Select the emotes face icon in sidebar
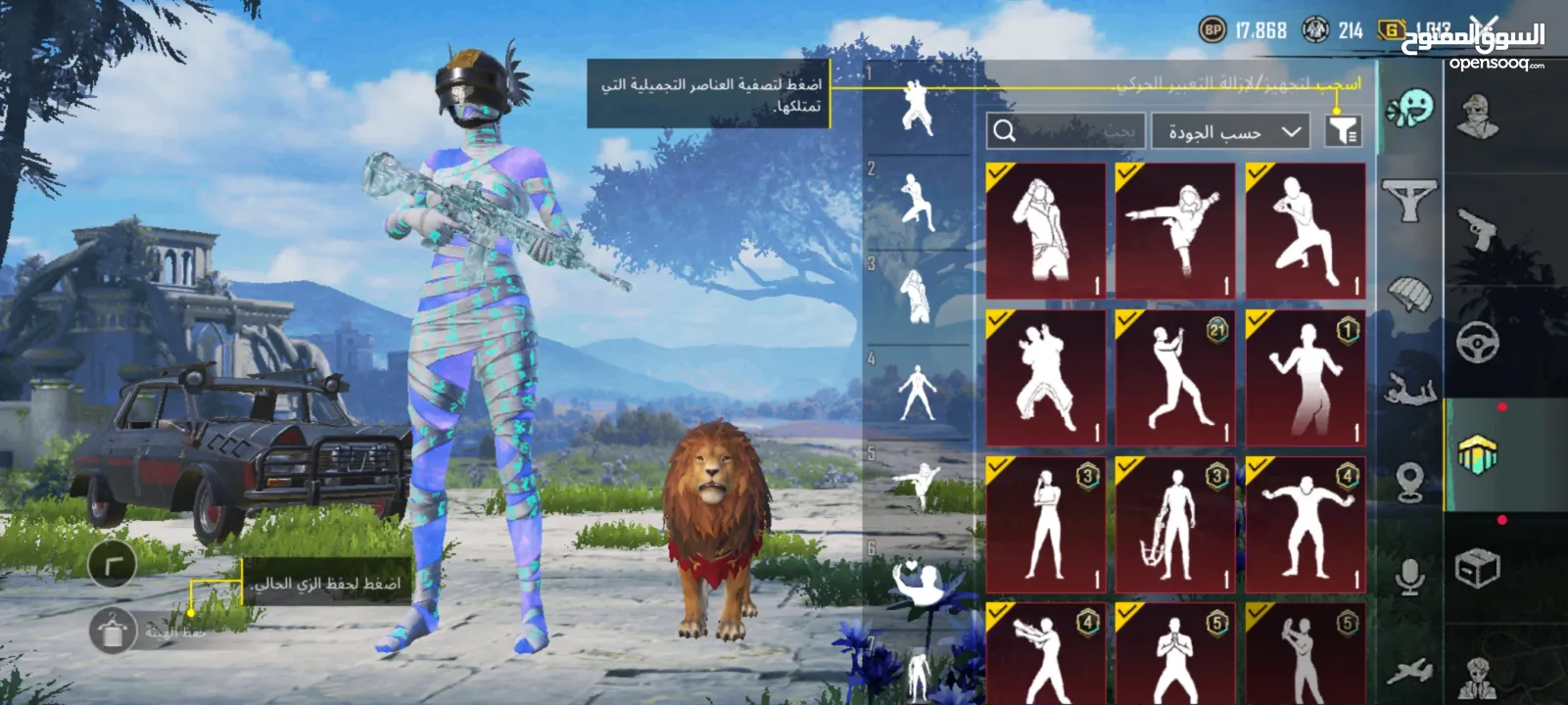Viewport: 1568px width, 705px height. point(1406,112)
